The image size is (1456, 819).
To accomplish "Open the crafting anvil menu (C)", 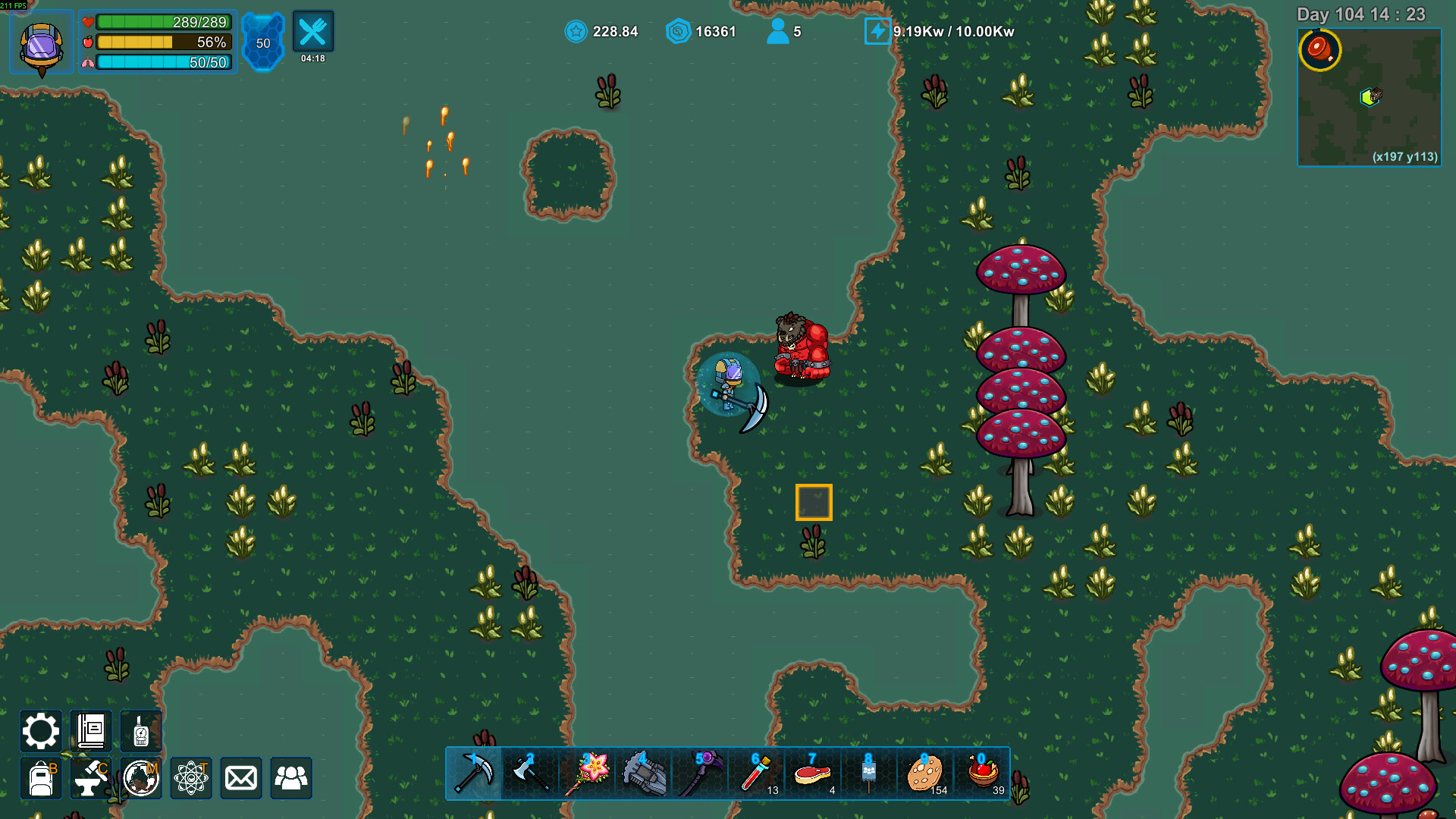I will click(90, 777).
